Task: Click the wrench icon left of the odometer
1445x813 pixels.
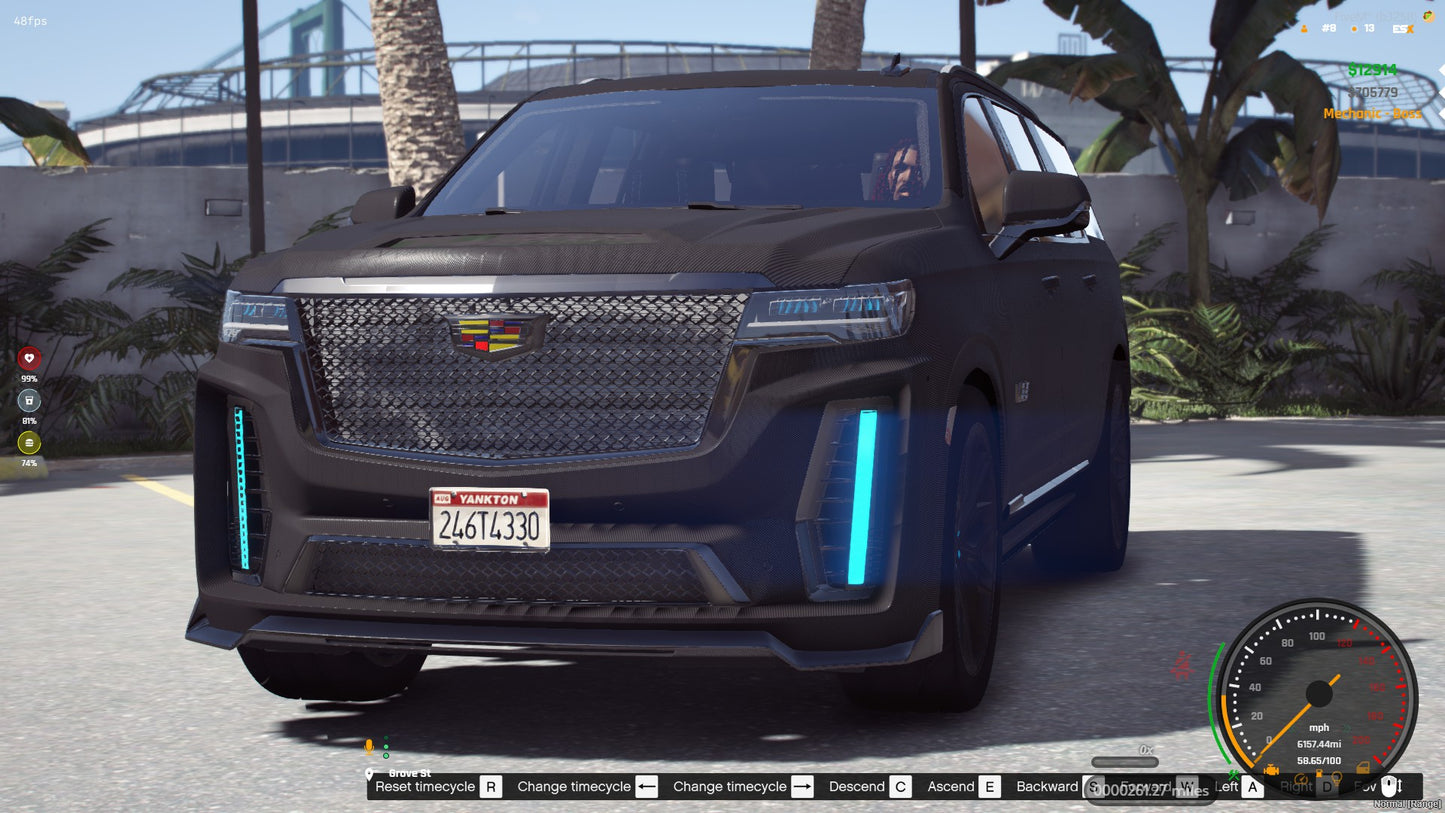Action: pyautogui.click(x=1233, y=776)
